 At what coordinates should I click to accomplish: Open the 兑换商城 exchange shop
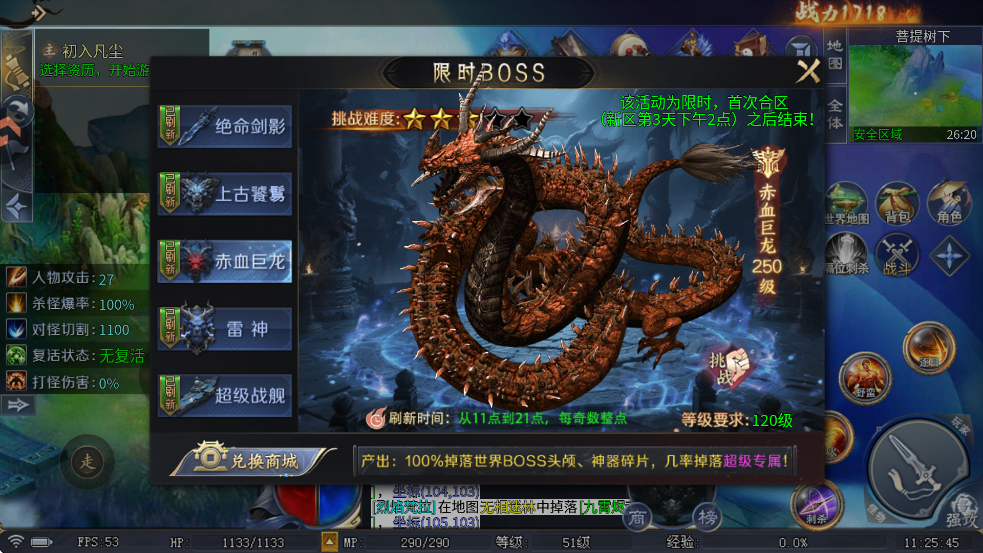pyautogui.click(x=253, y=460)
